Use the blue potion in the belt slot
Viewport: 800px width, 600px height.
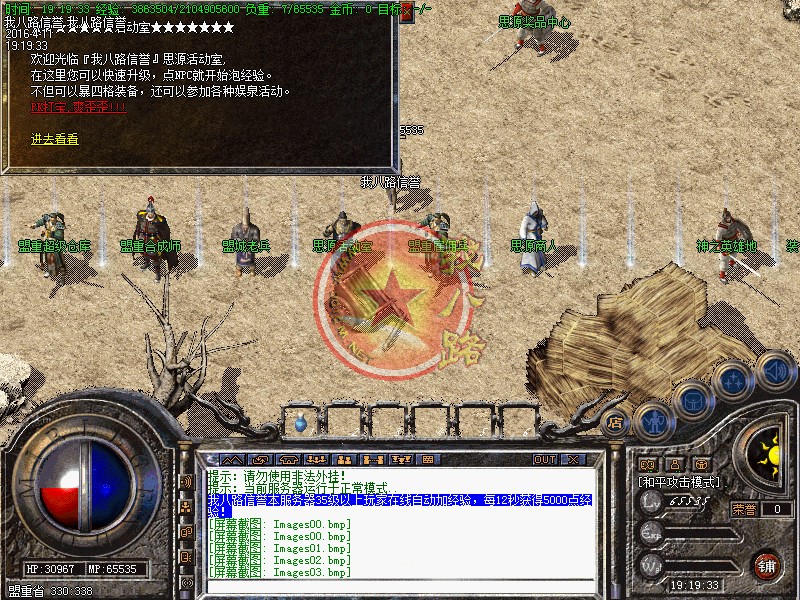click(x=300, y=423)
